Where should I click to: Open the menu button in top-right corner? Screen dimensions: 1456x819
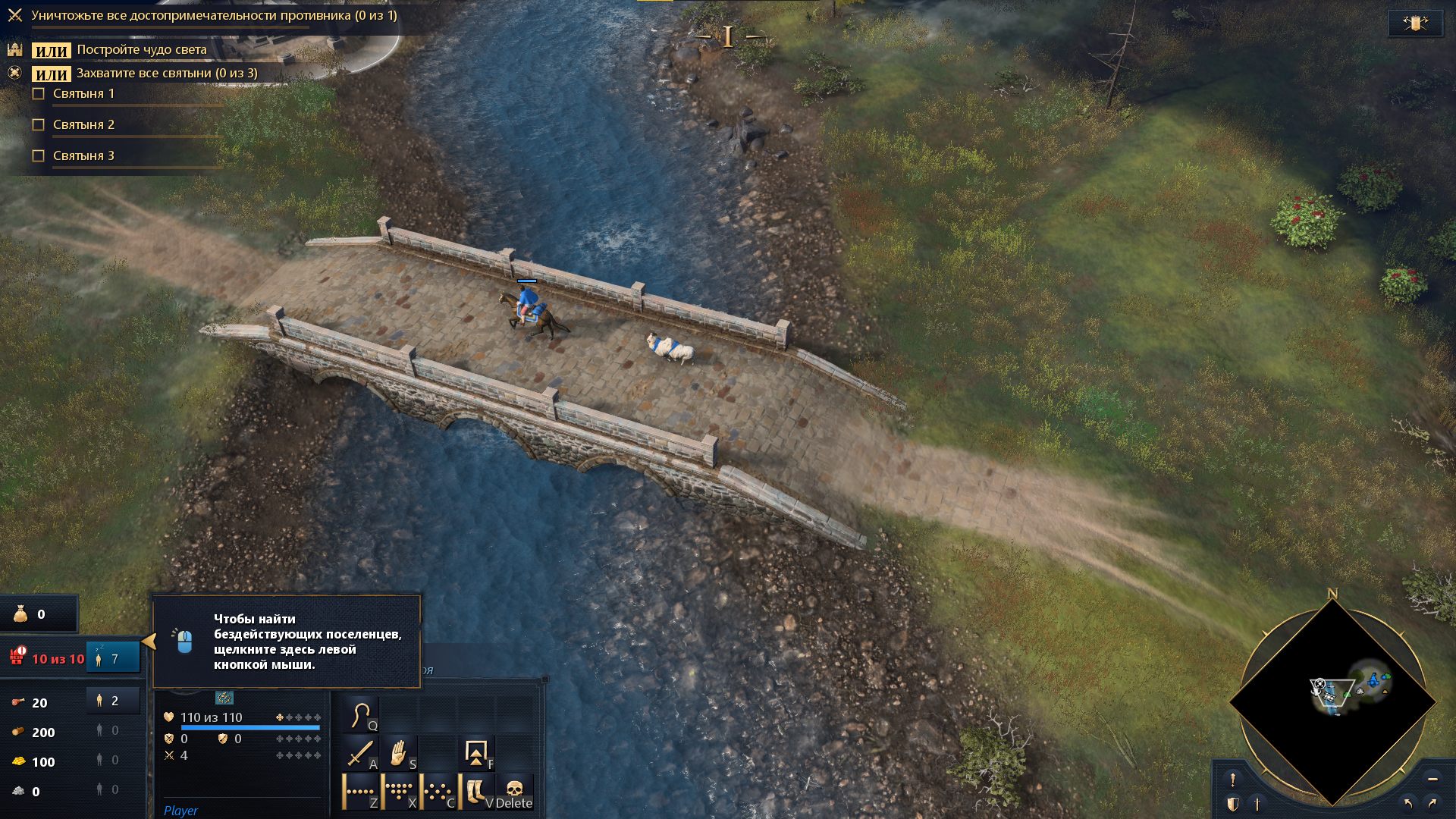(x=1414, y=24)
